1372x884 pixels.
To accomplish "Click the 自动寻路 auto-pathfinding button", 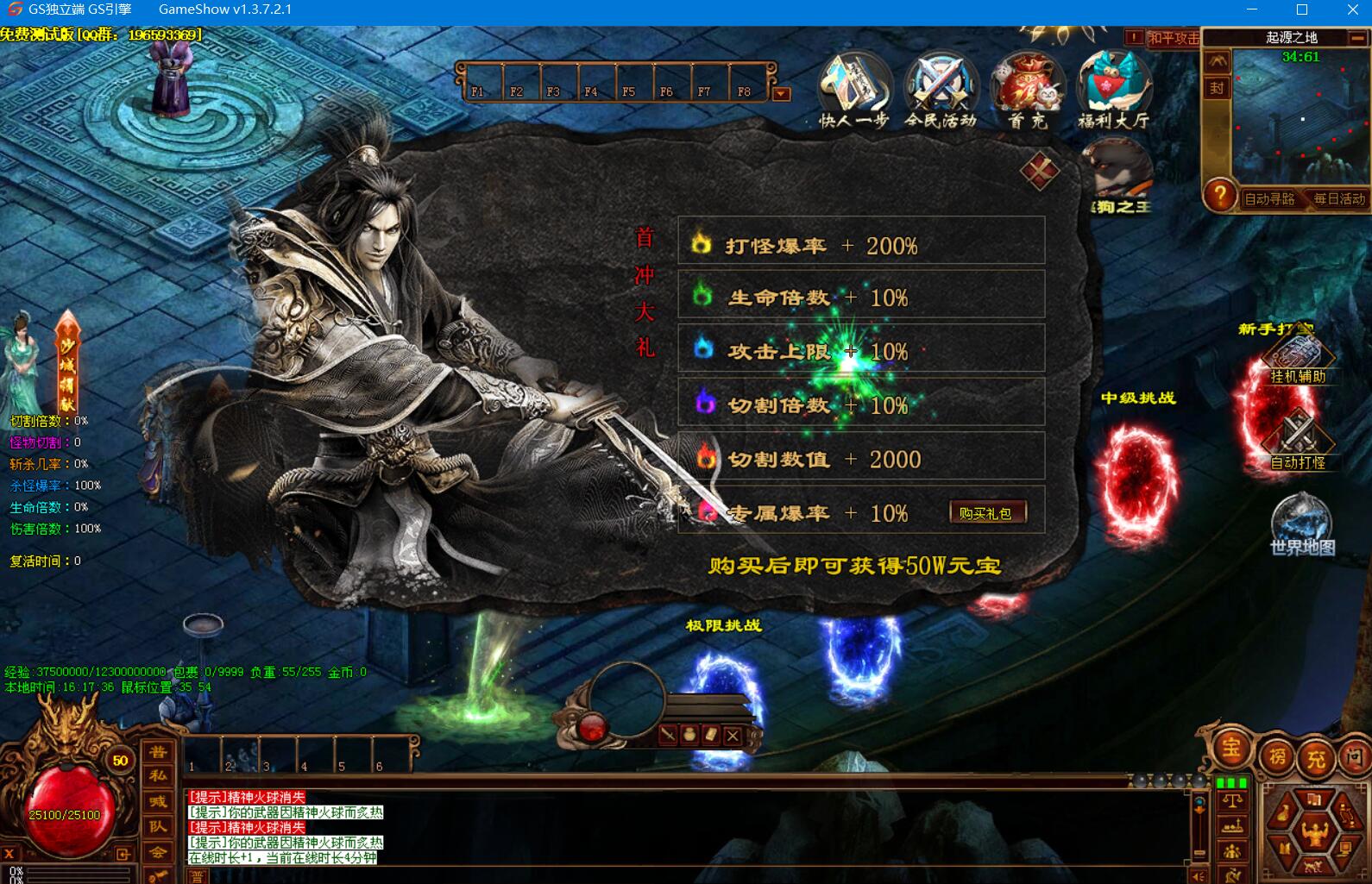I will point(1269,198).
